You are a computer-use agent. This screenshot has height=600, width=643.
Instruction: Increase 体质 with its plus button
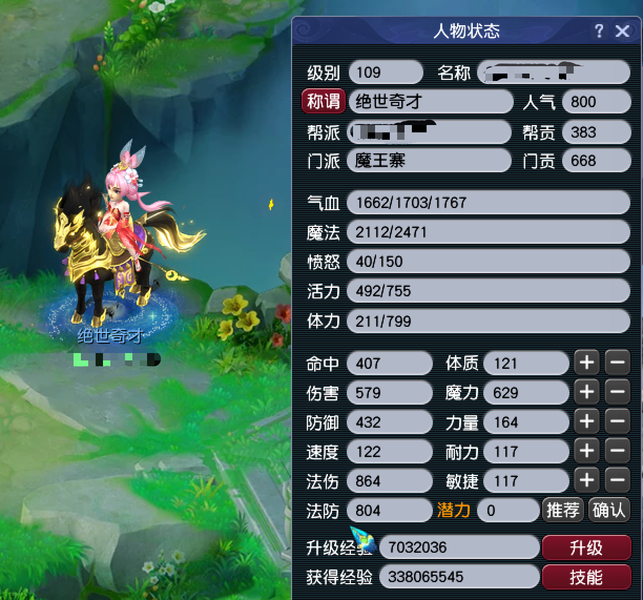click(x=587, y=362)
